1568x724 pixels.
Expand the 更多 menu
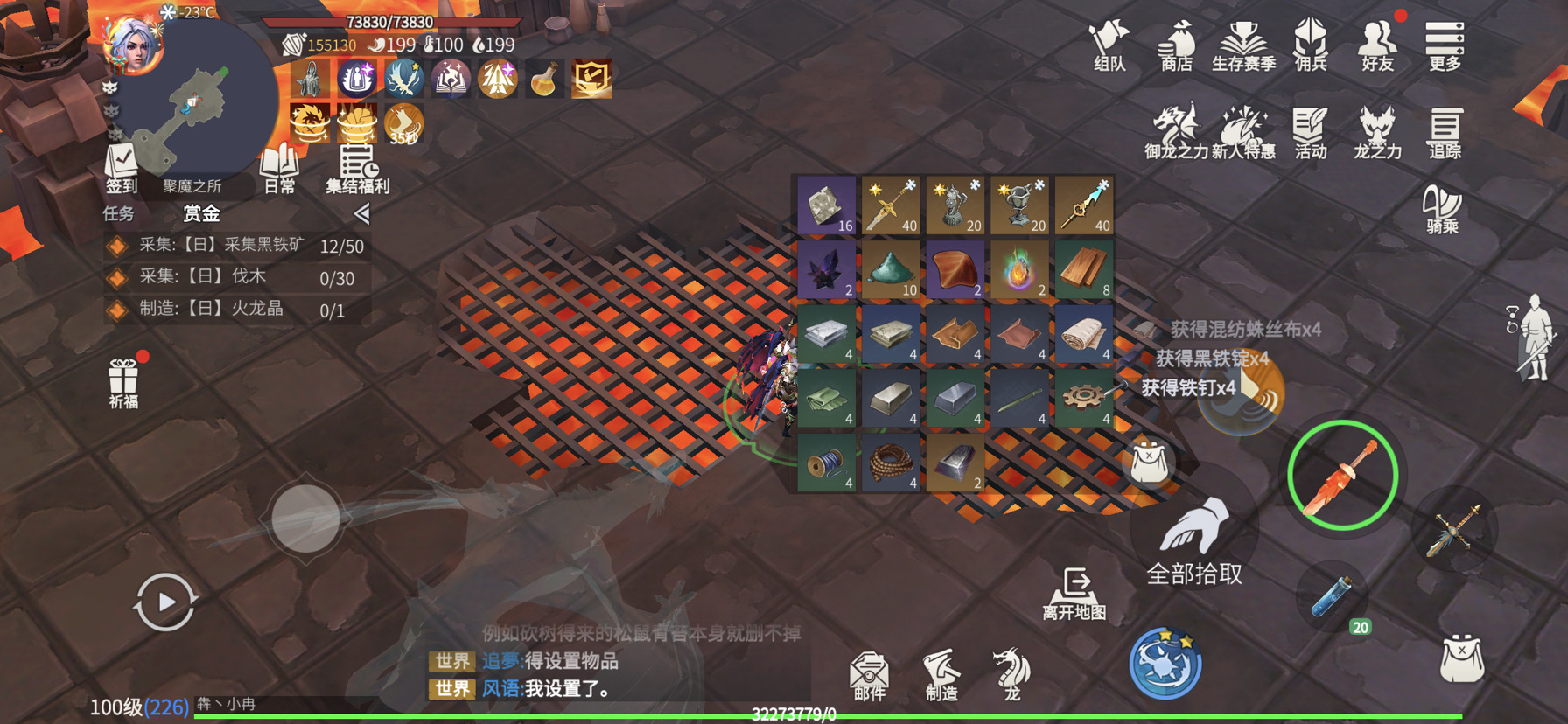[x=1444, y=45]
